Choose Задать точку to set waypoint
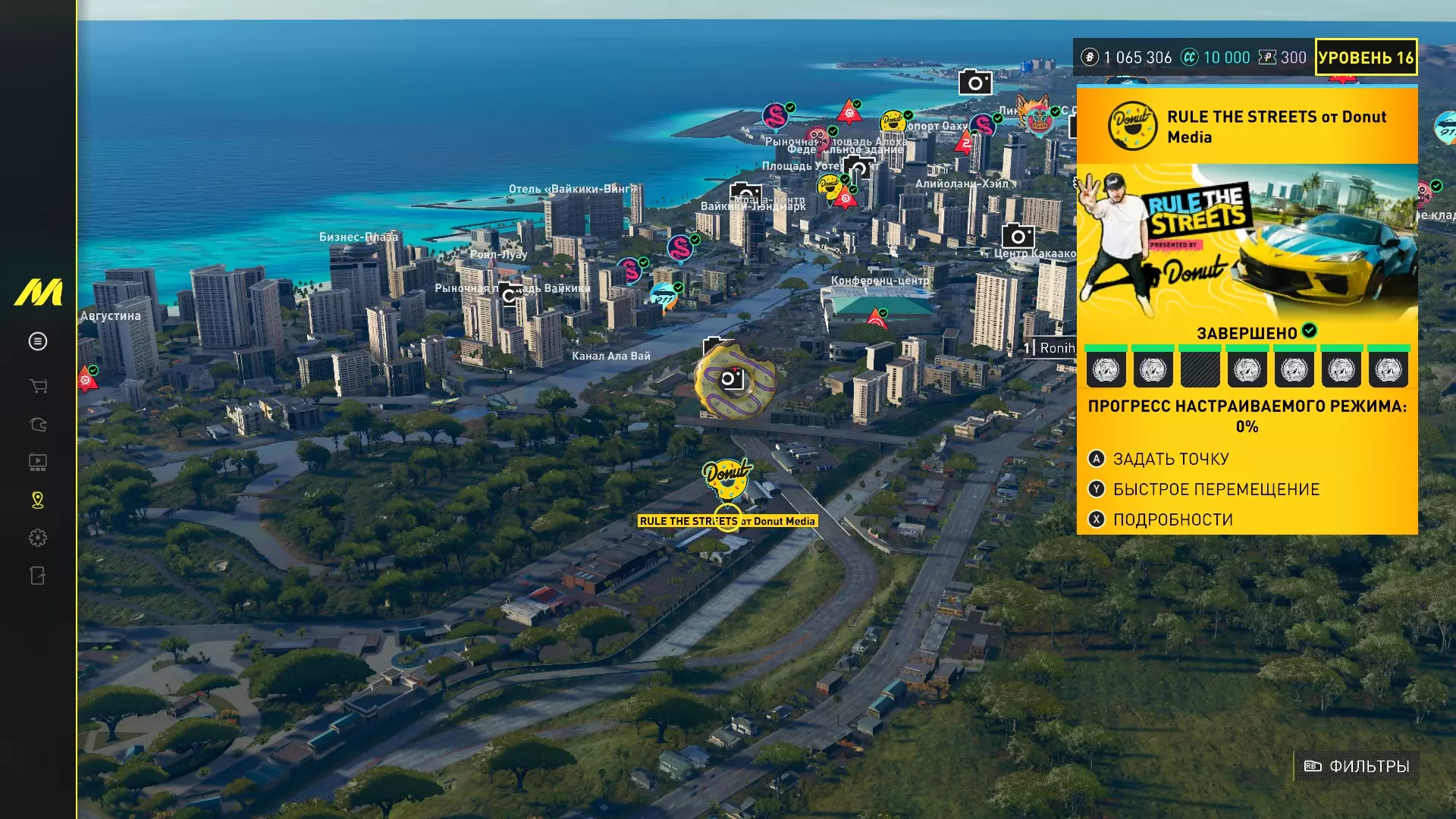Image resolution: width=1456 pixels, height=819 pixels. click(1170, 459)
